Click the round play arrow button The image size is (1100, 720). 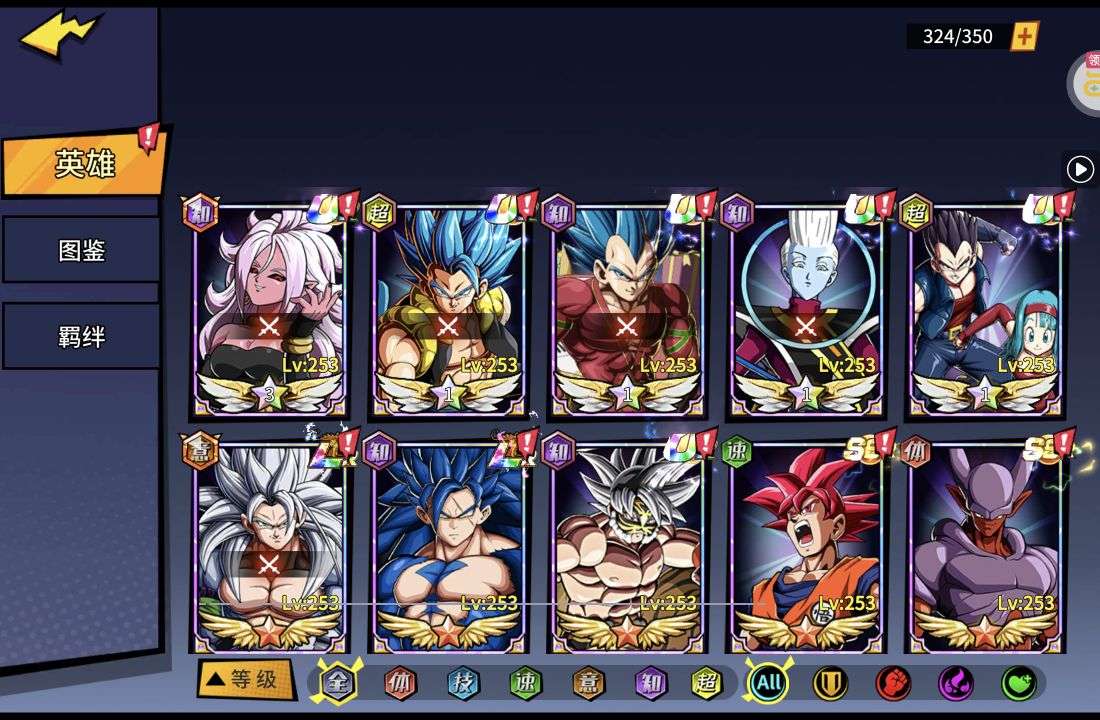pos(1080,169)
